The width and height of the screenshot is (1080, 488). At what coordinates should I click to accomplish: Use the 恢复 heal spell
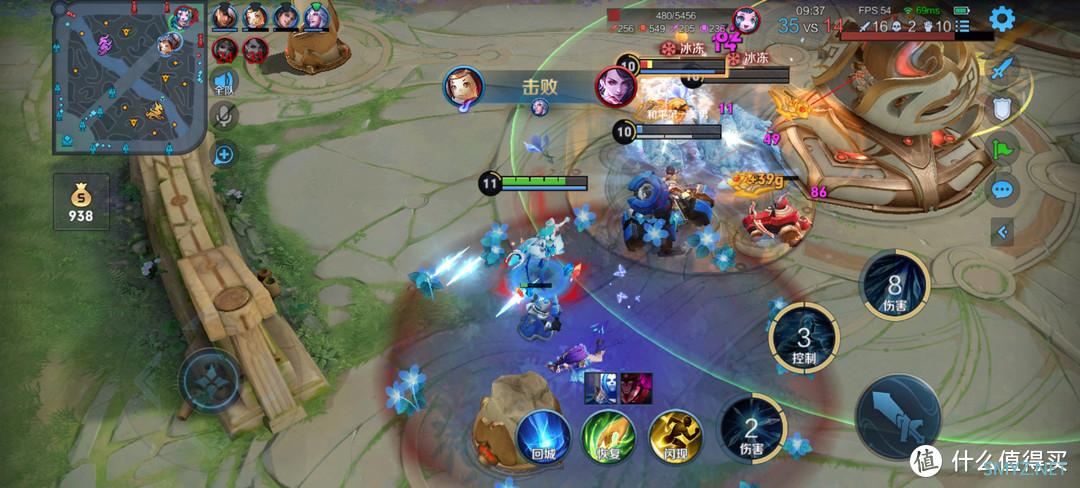(609, 436)
